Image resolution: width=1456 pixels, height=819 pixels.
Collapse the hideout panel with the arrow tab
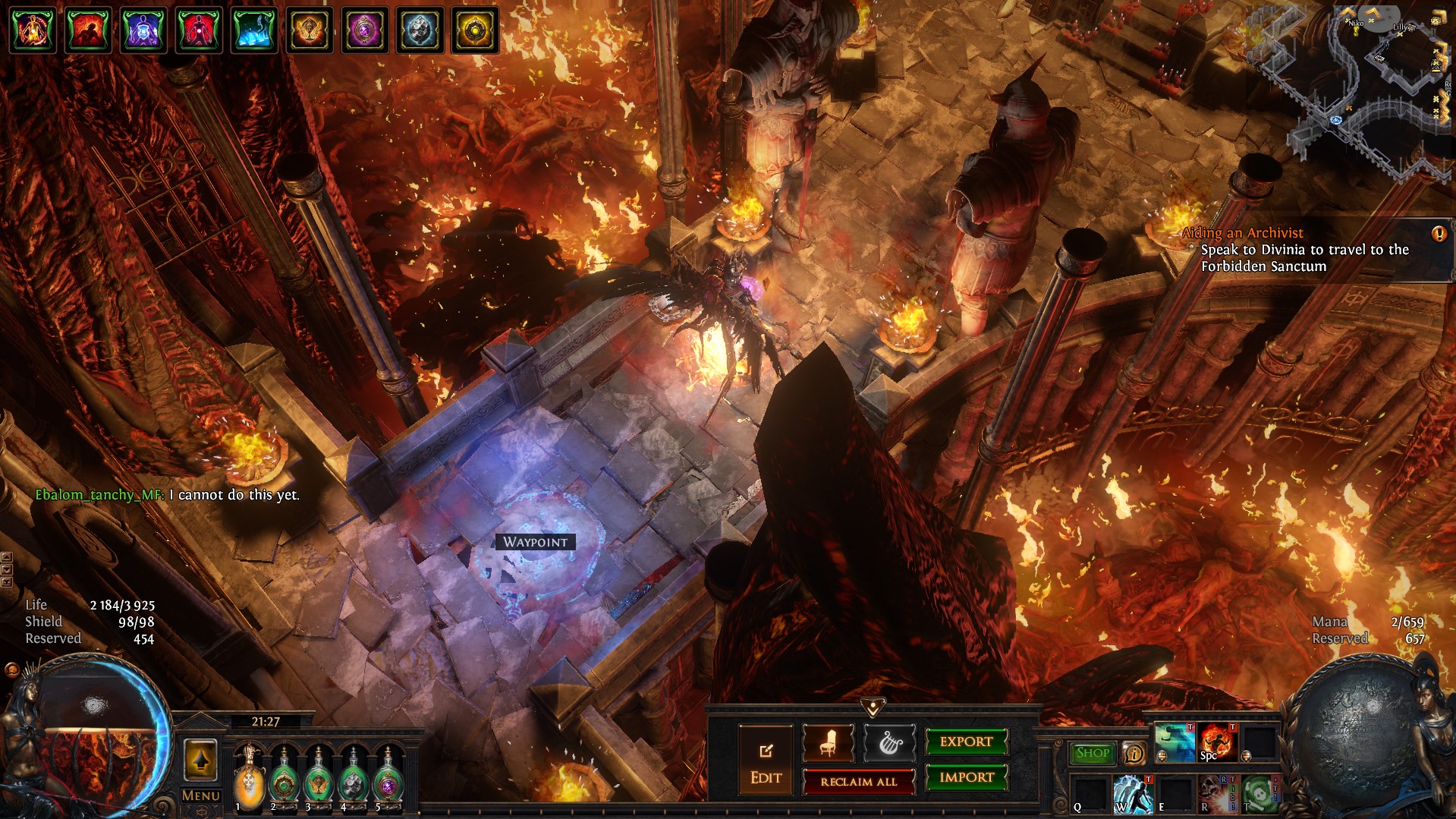coord(873,707)
